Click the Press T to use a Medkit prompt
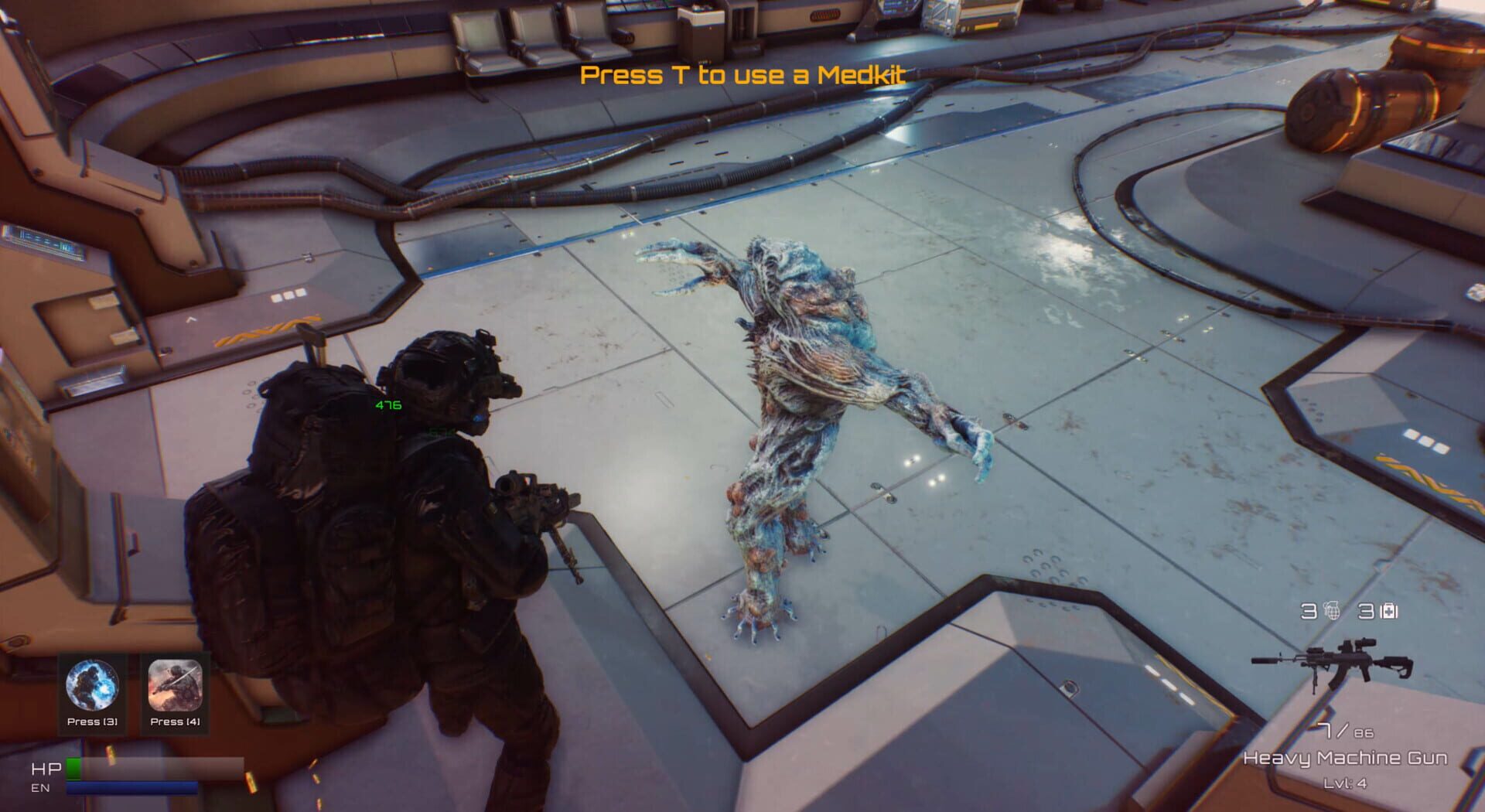1485x812 pixels. 742,77
